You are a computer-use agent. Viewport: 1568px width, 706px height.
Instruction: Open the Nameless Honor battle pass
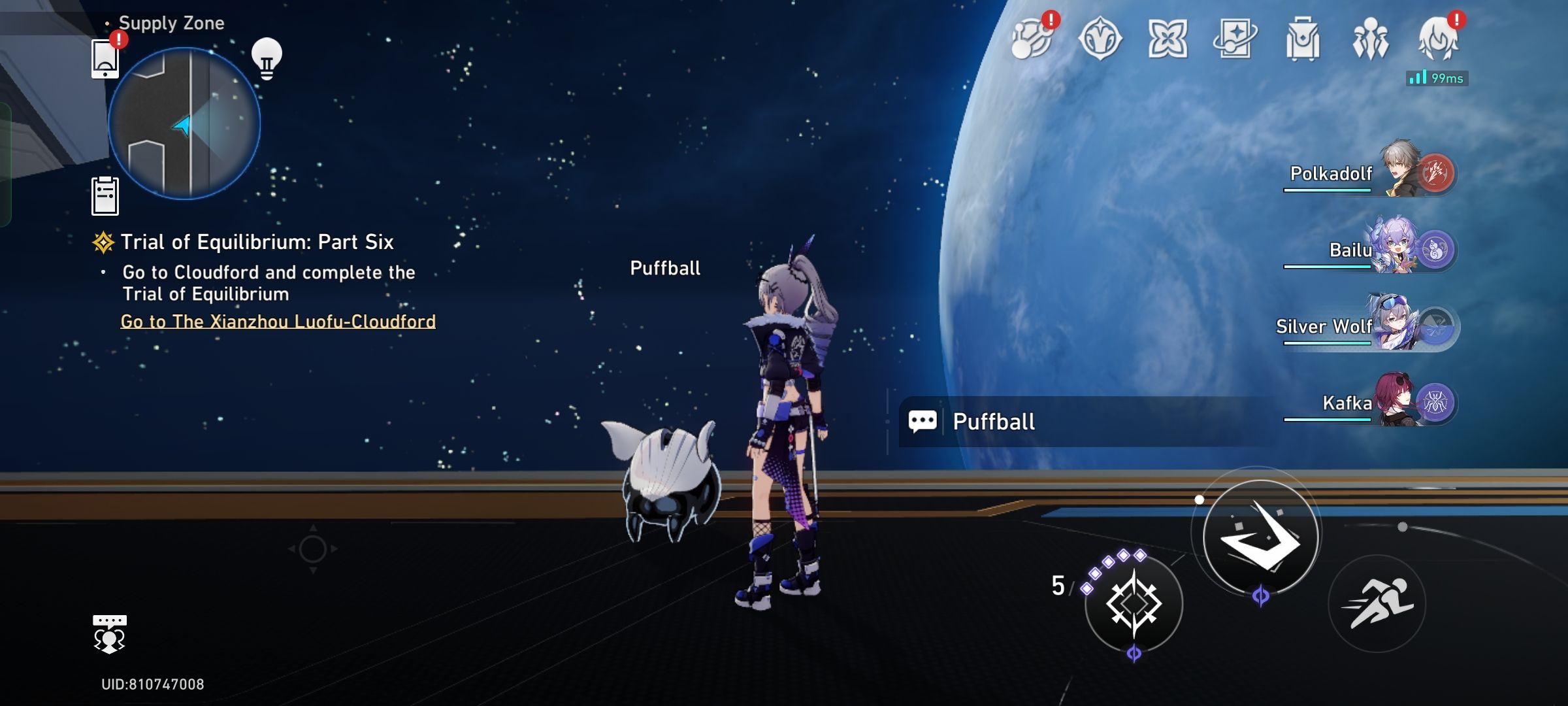point(1100,42)
